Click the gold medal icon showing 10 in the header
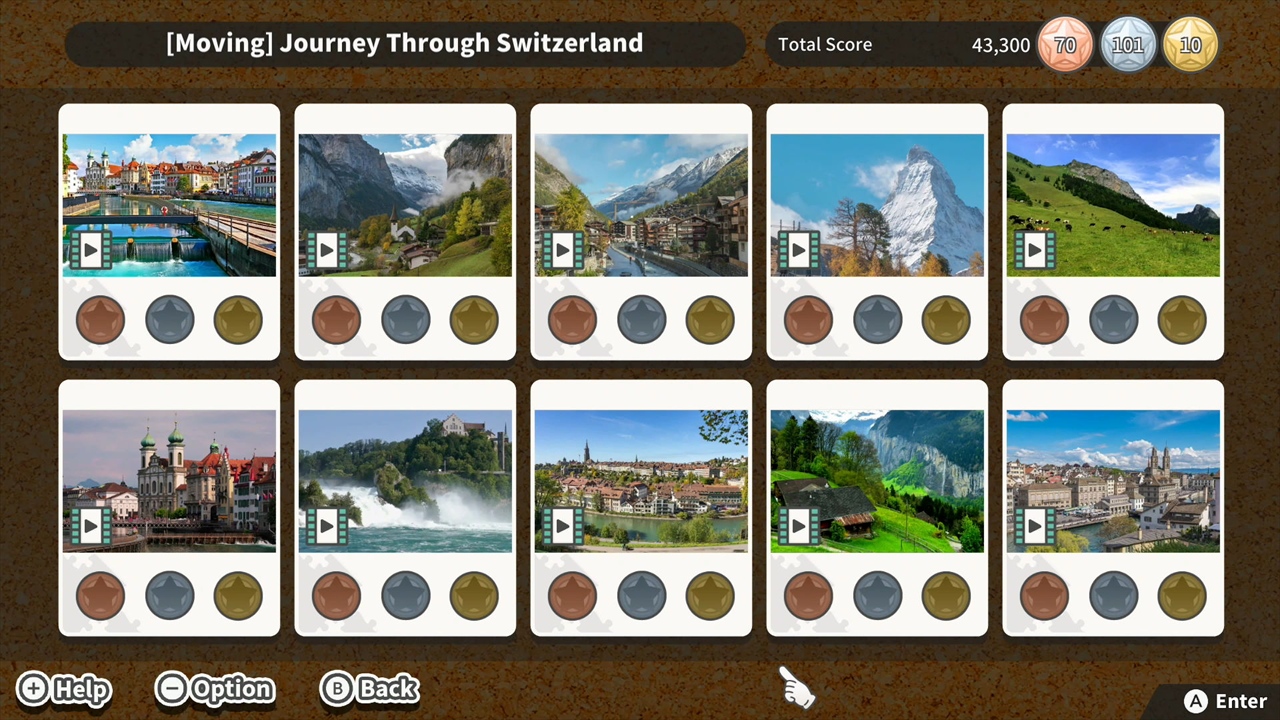This screenshot has height=720, width=1280. click(1190, 44)
